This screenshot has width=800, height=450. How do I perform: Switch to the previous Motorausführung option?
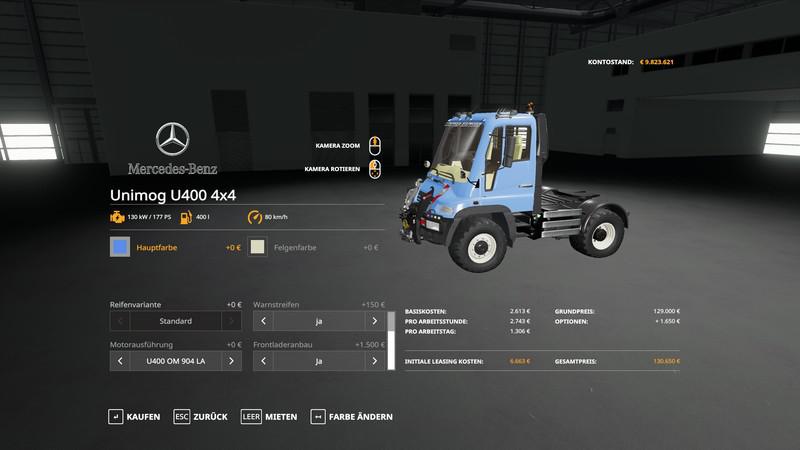[119, 360]
